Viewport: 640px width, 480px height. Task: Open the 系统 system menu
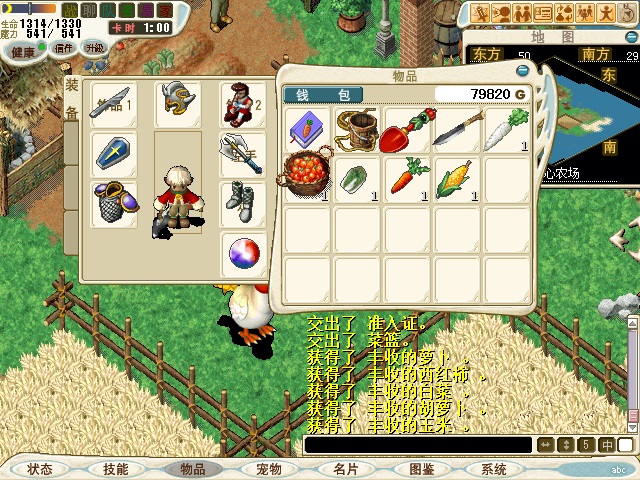tap(494, 469)
